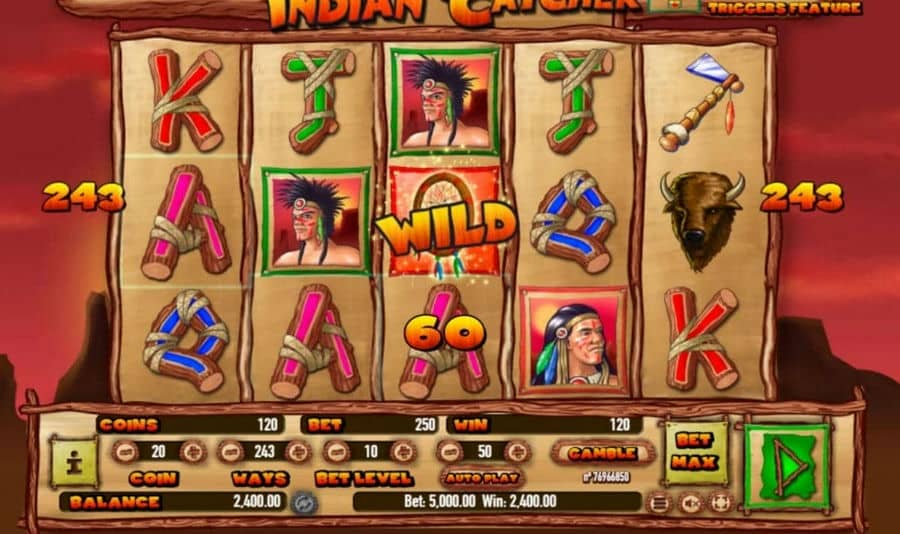Open the info paytable button

coord(74,462)
